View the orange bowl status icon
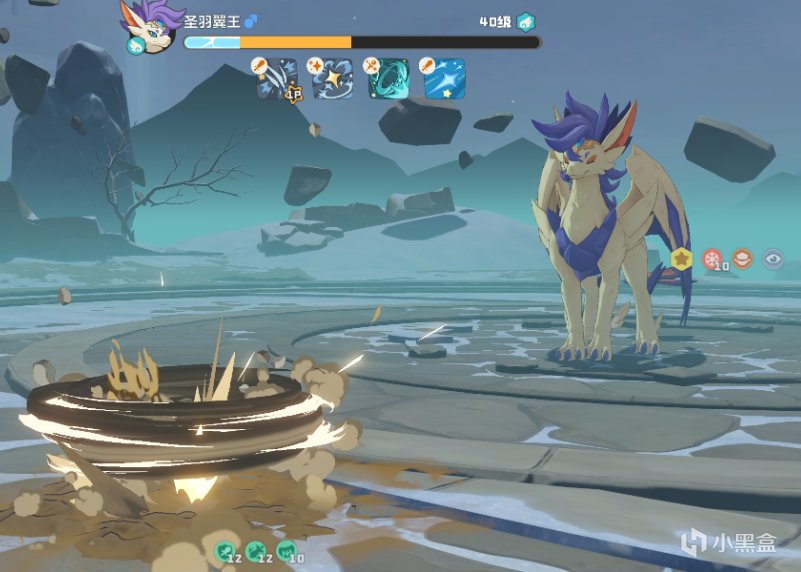 coord(742,259)
